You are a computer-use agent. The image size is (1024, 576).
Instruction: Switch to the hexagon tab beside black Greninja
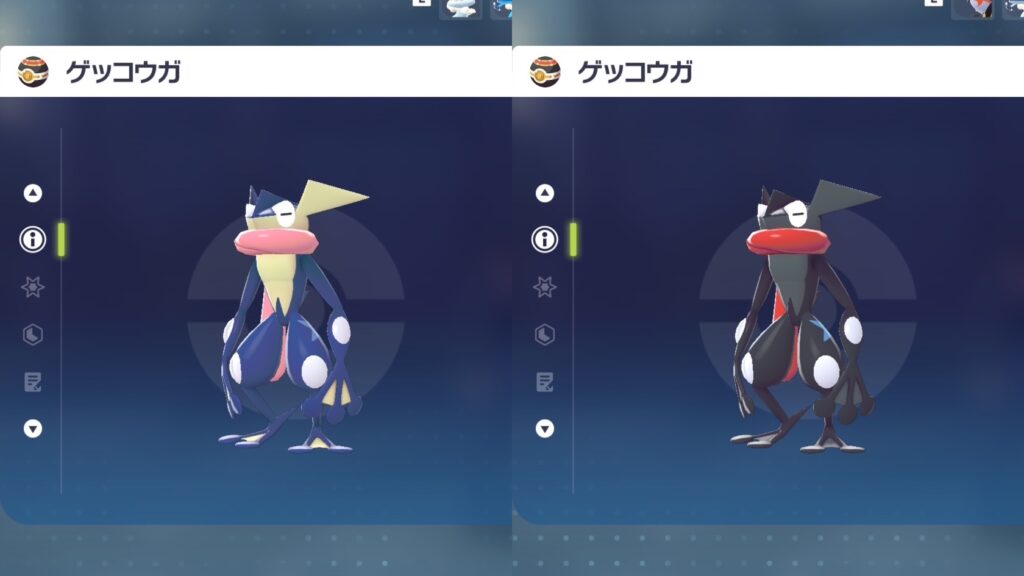pos(545,334)
